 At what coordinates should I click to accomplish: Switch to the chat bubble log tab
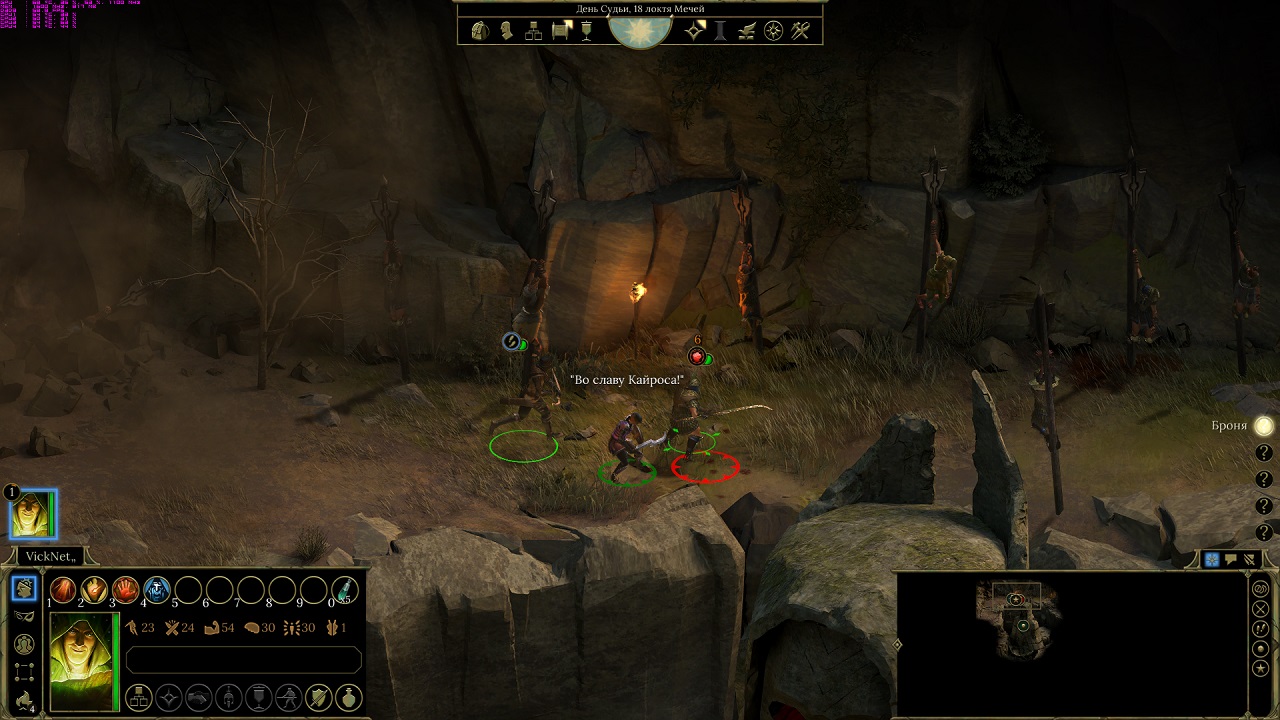pyautogui.click(x=1231, y=560)
